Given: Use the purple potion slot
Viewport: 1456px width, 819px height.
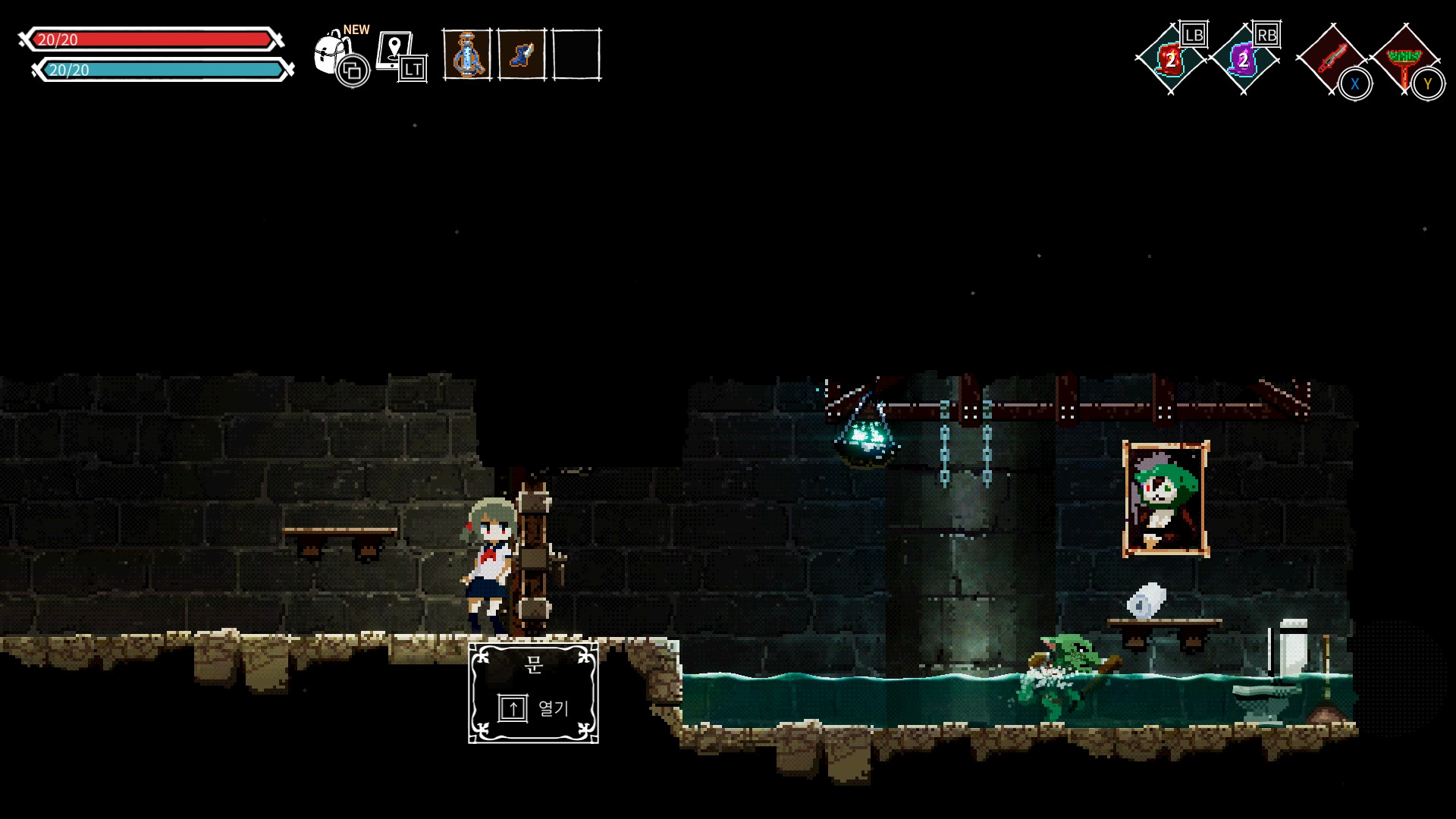Looking at the screenshot, I should pyautogui.click(x=1243, y=59).
